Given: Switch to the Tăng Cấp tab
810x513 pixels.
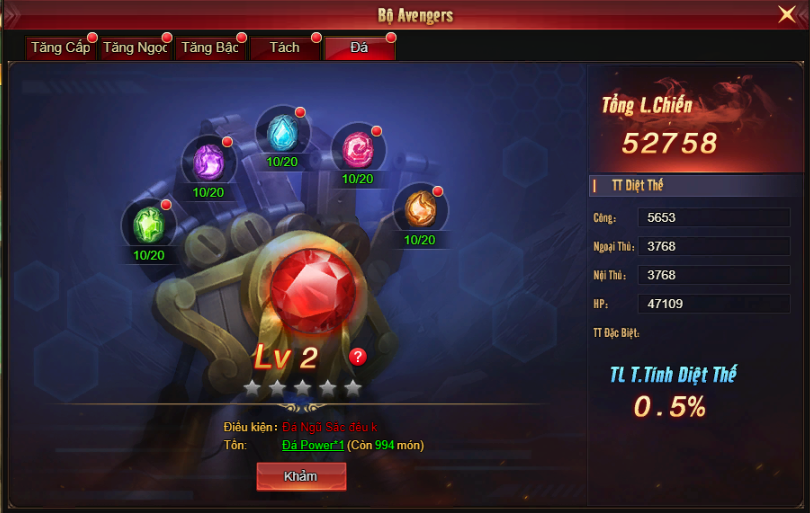Looking at the screenshot, I should click(x=61, y=48).
